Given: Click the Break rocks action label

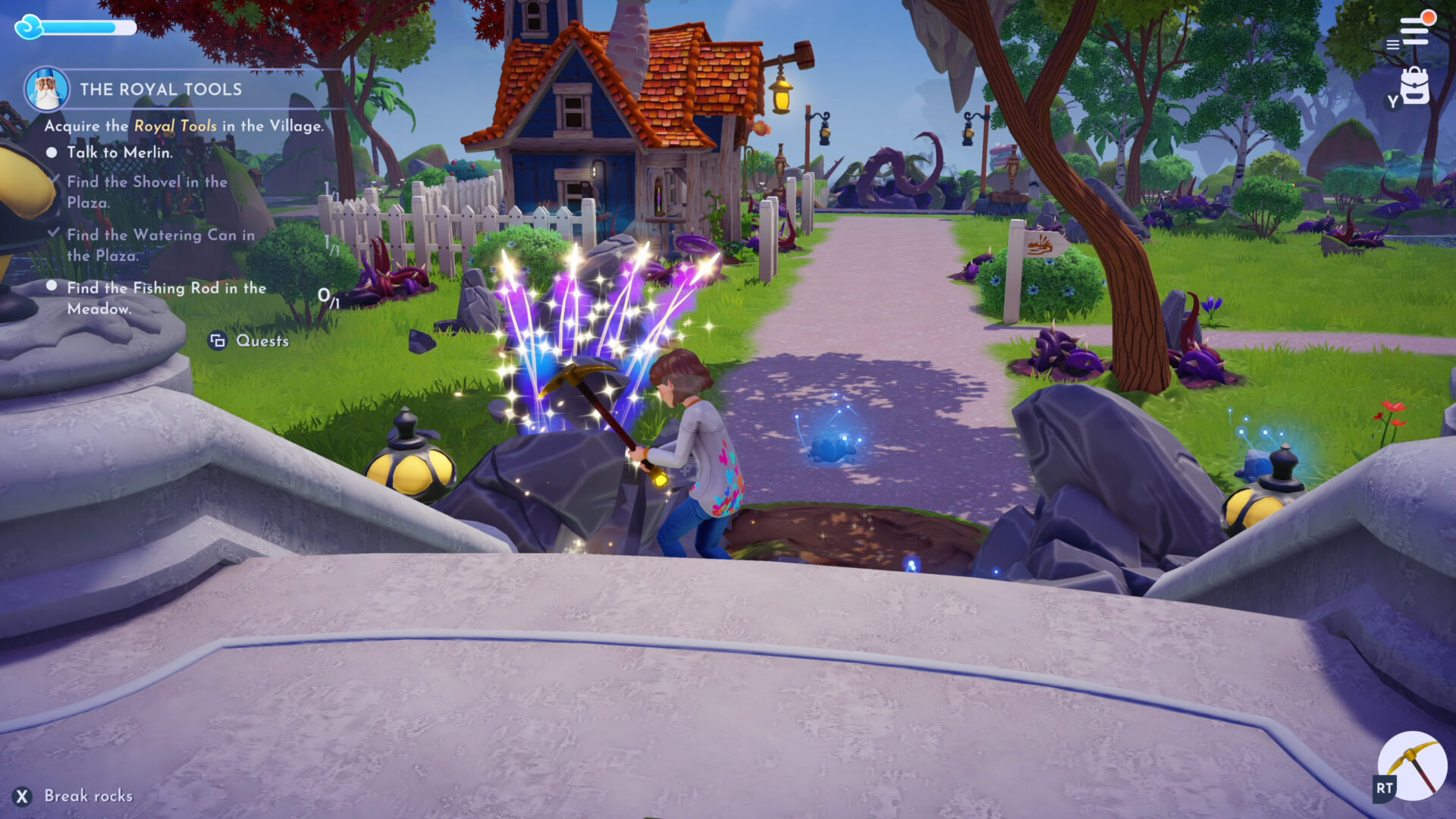Looking at the screenshot, I should tap(88, 796).
